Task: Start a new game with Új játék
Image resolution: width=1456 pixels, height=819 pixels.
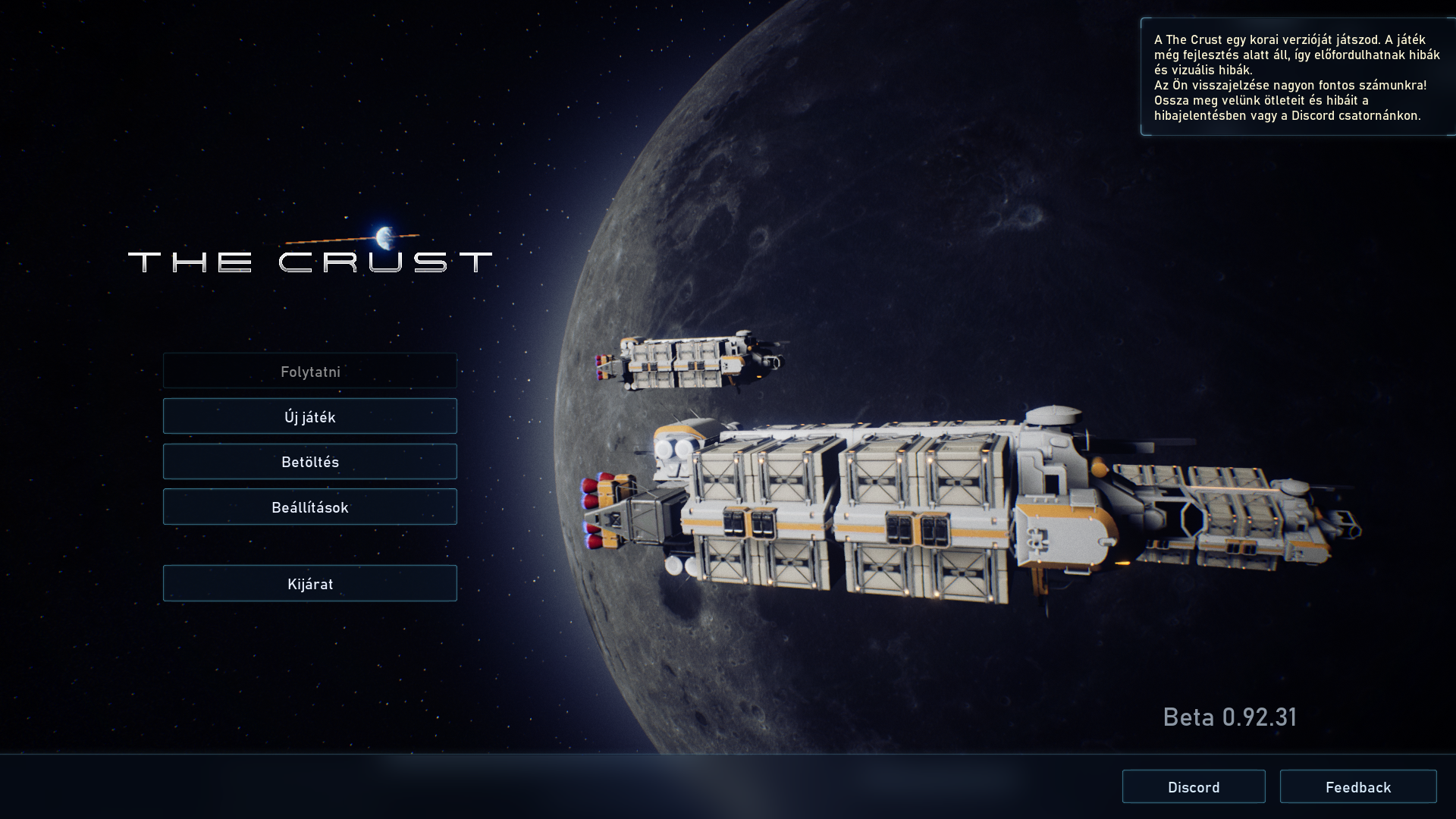Action: click(x=309, y=416)
